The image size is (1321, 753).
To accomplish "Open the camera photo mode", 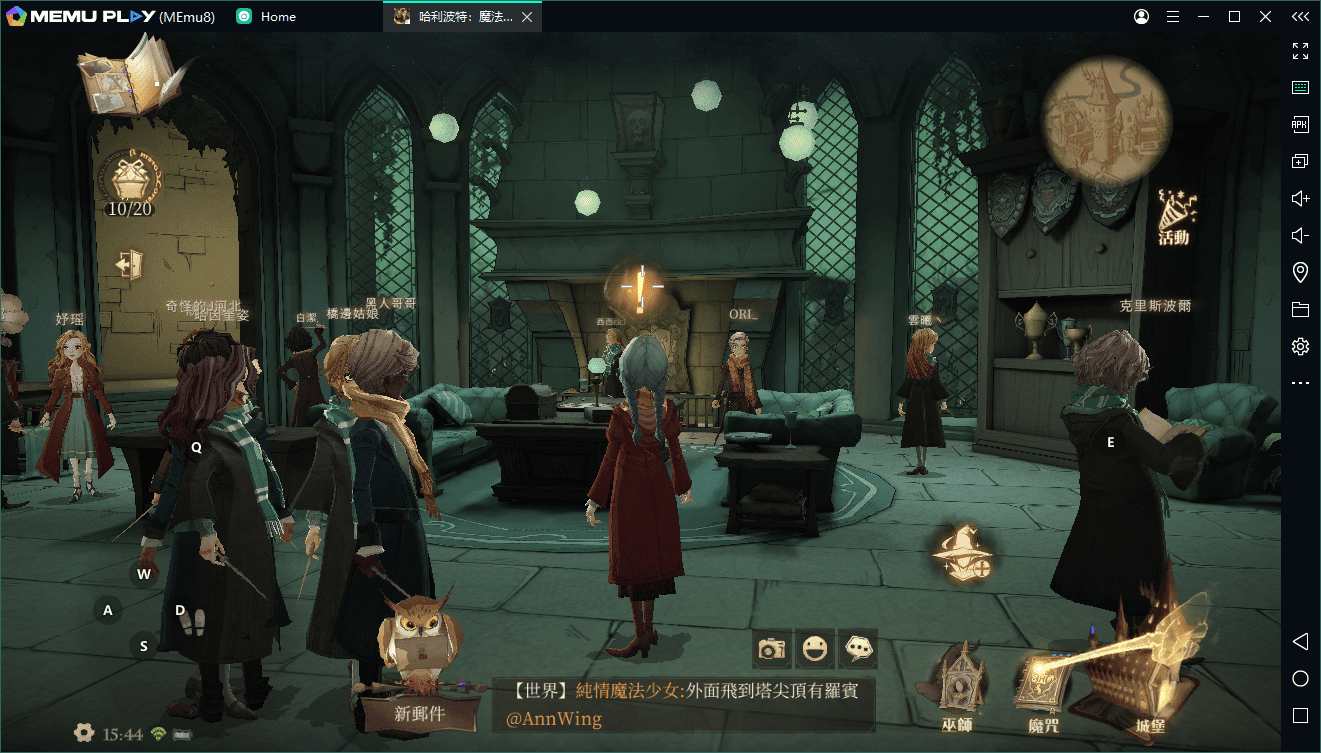I will (772, 649).
